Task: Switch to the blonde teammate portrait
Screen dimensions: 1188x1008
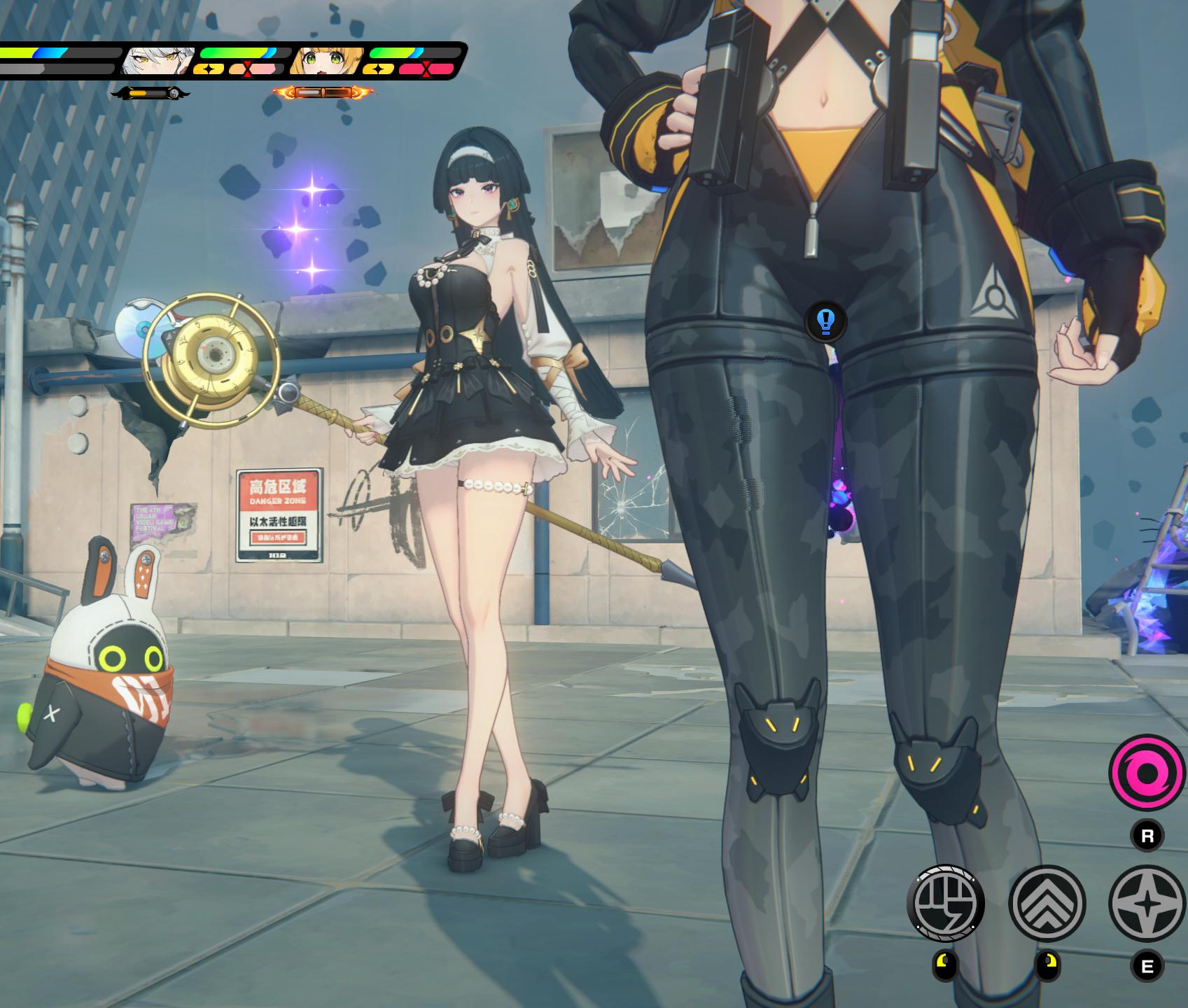Action: [x=326, y=62]
